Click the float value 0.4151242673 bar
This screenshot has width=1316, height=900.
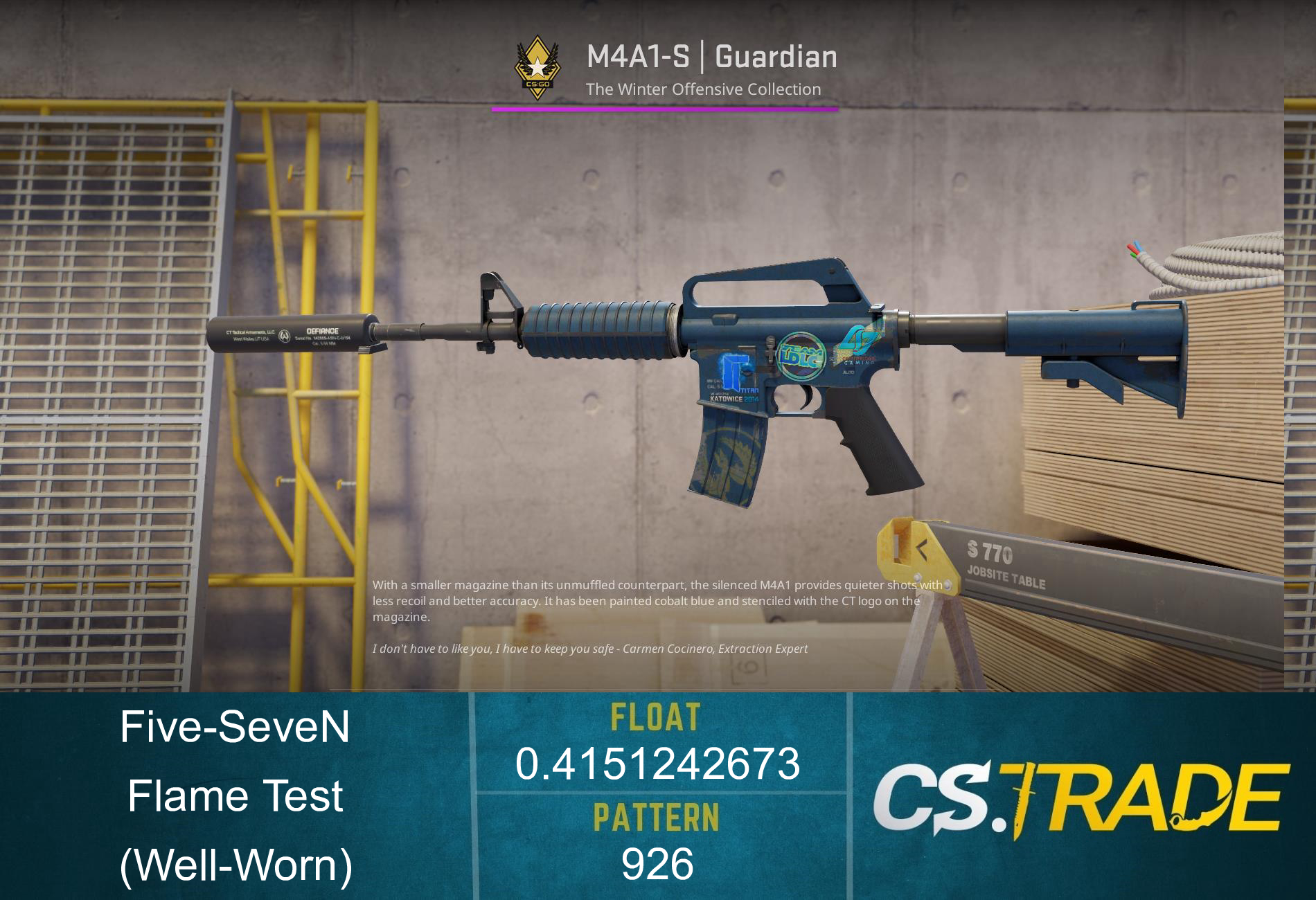pos(656,764)
